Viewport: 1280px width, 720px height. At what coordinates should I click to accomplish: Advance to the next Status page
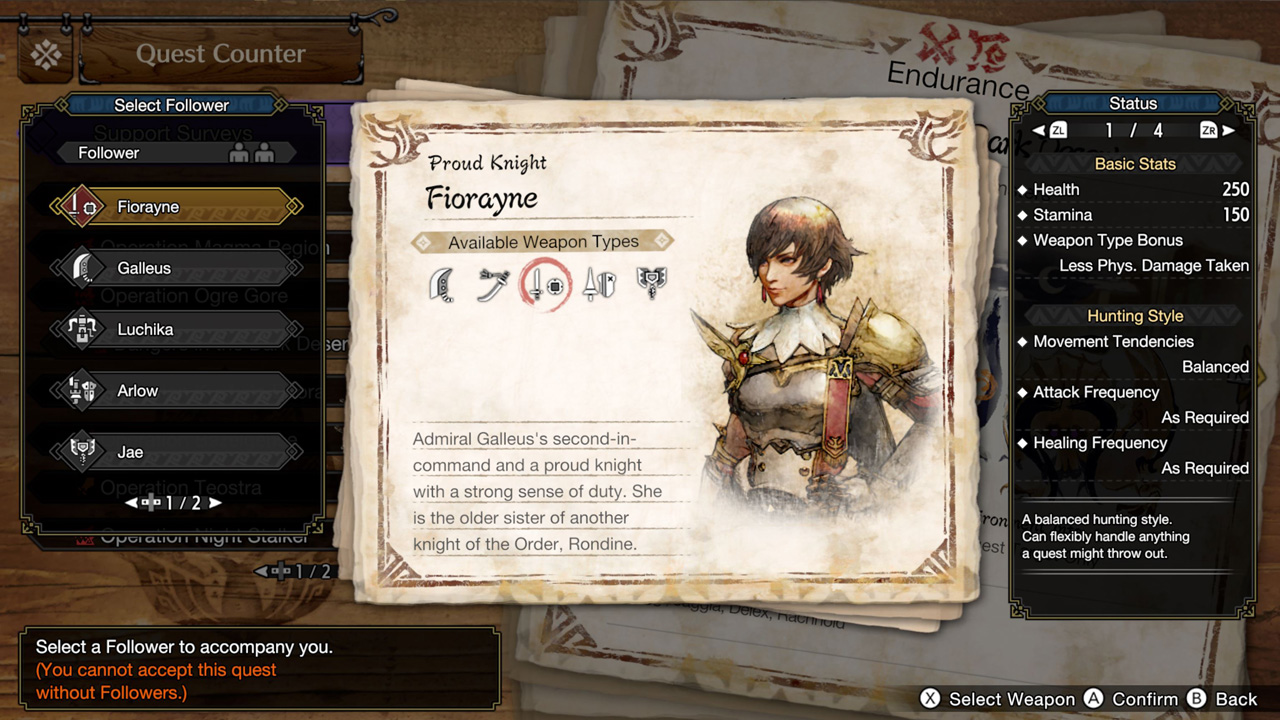tap(1228, 131)
